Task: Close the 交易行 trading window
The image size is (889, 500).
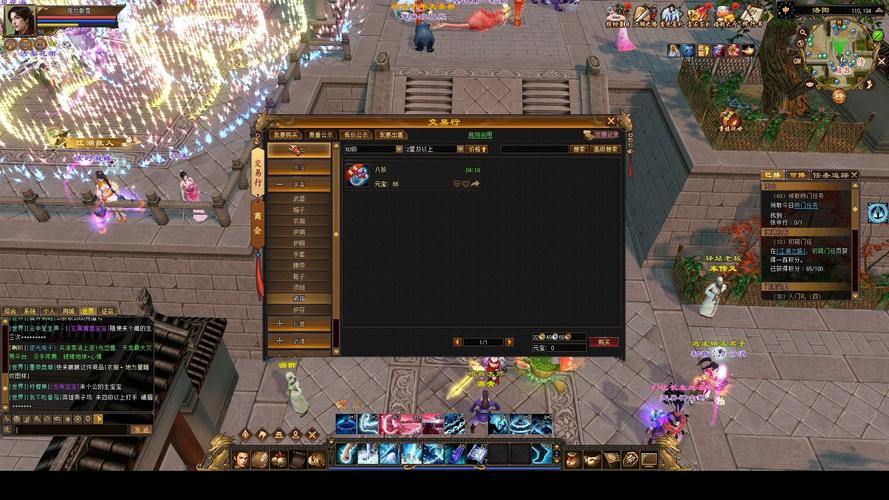Action: tap(611, 121)
